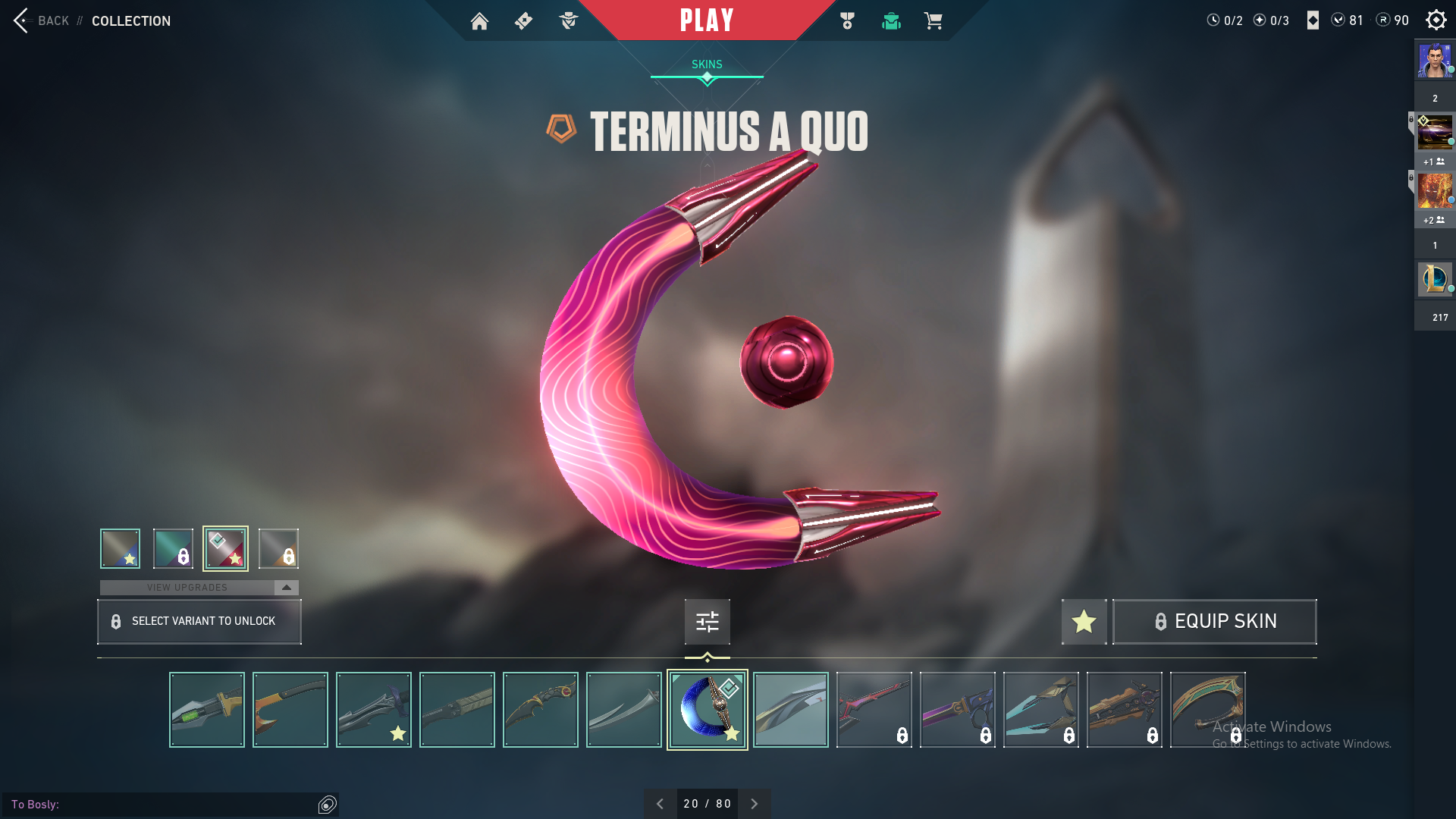Open the home screen icon

(x=479, y=21)
